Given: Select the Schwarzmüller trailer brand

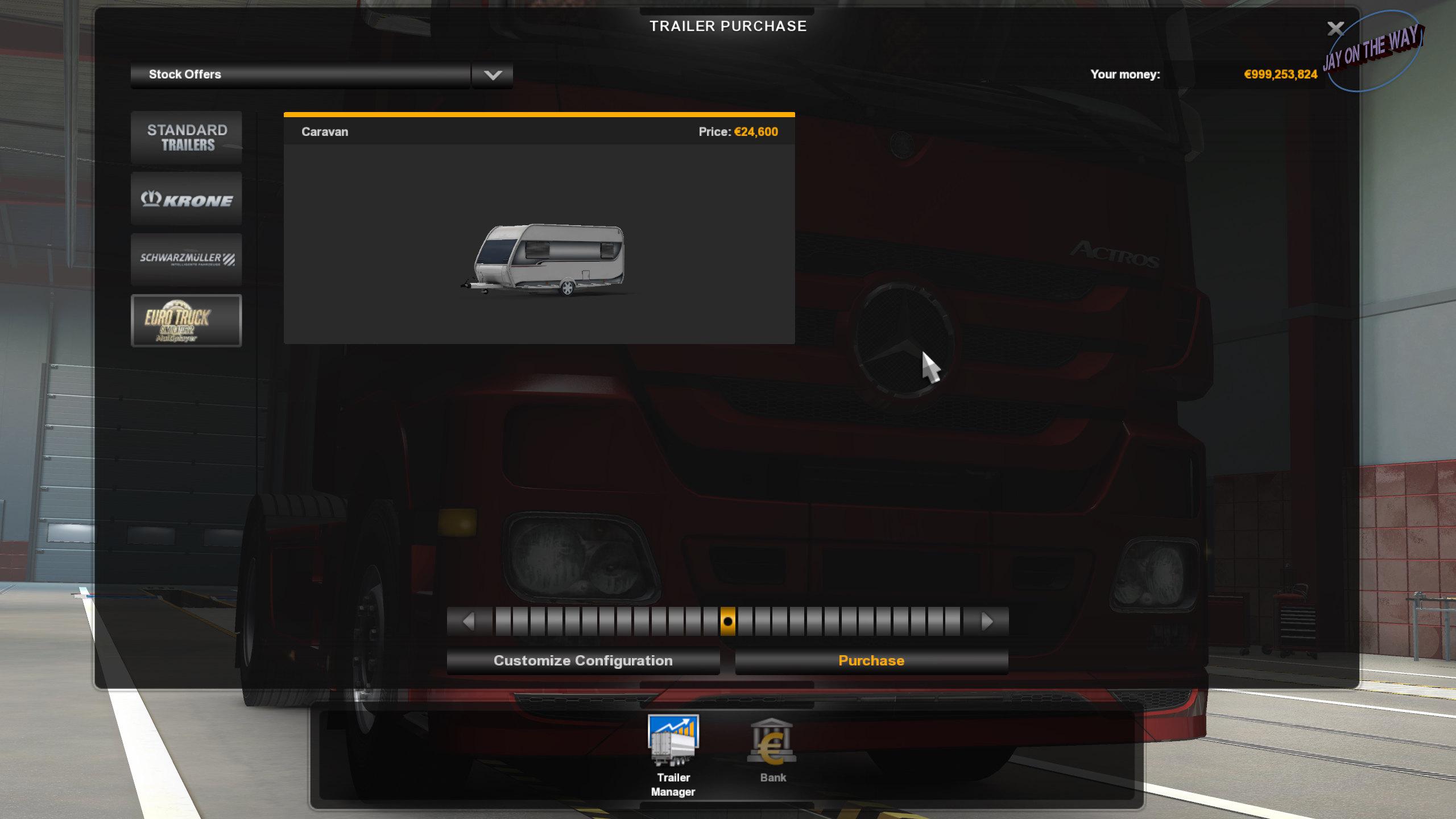Looking at the screenshot, I should (187, 259).
